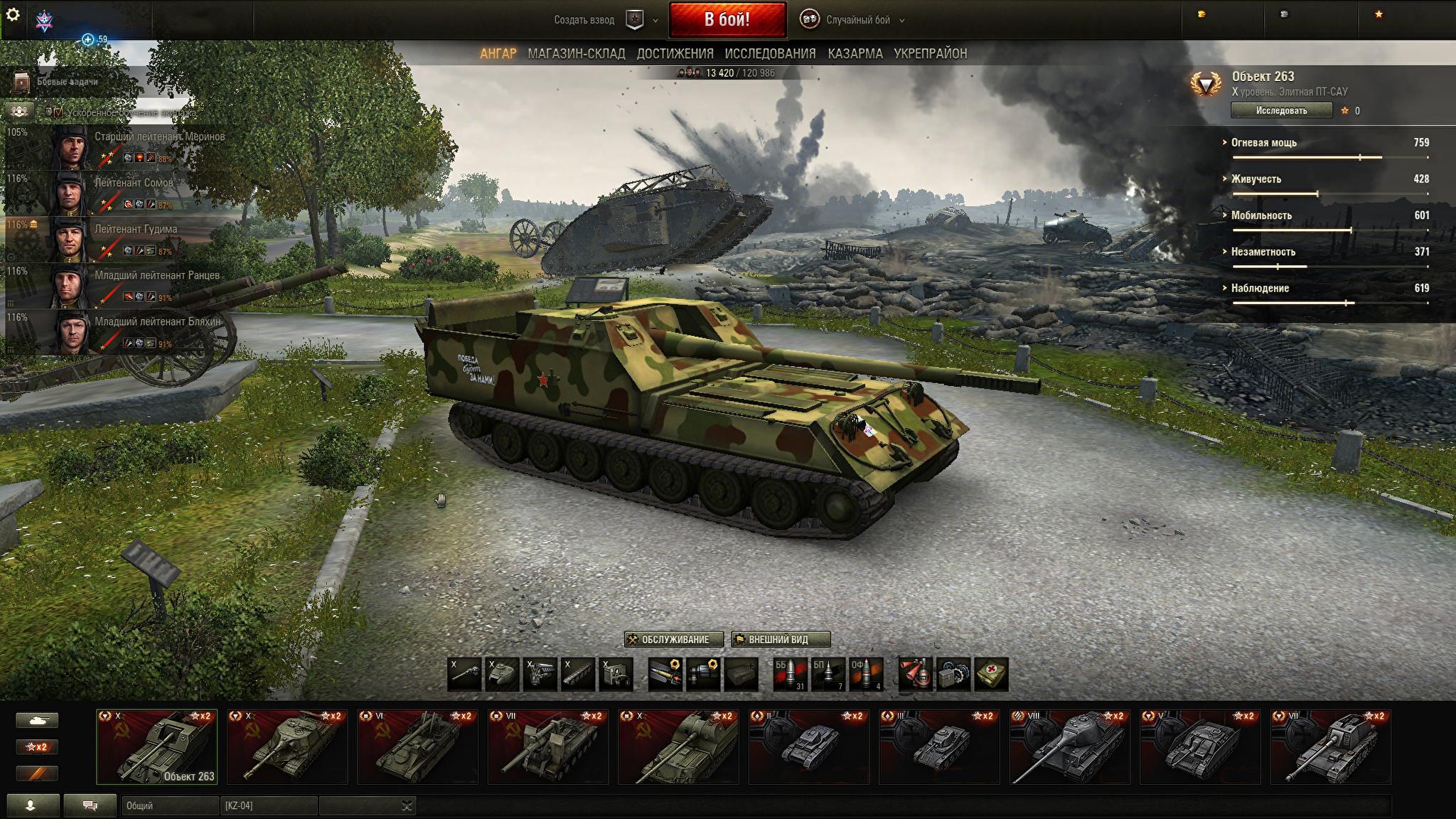This screenshot has width=1456, height=819.
Task: Open «Боевые задачи» missions panel
Action: [67, 82]
